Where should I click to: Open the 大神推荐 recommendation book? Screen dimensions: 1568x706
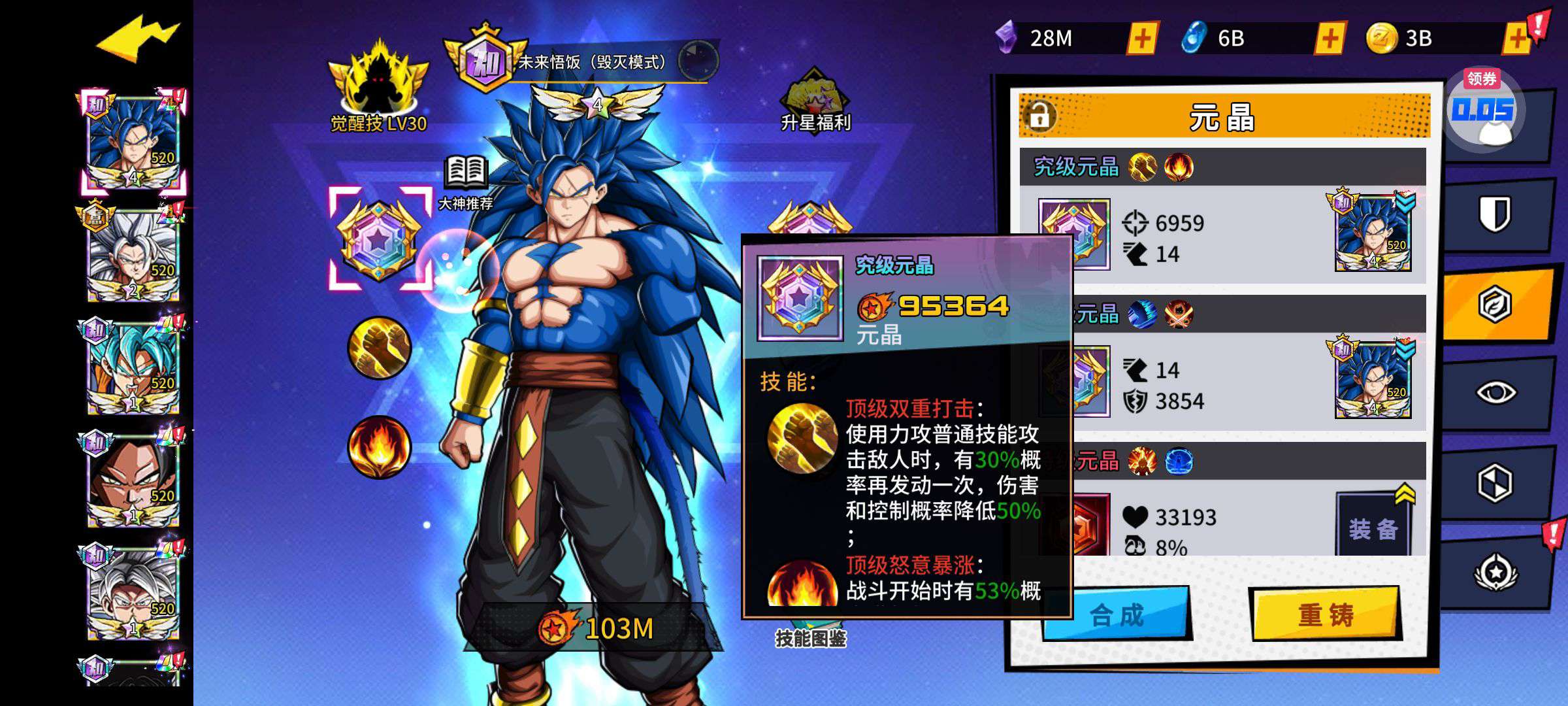click(x=465, y=183)
